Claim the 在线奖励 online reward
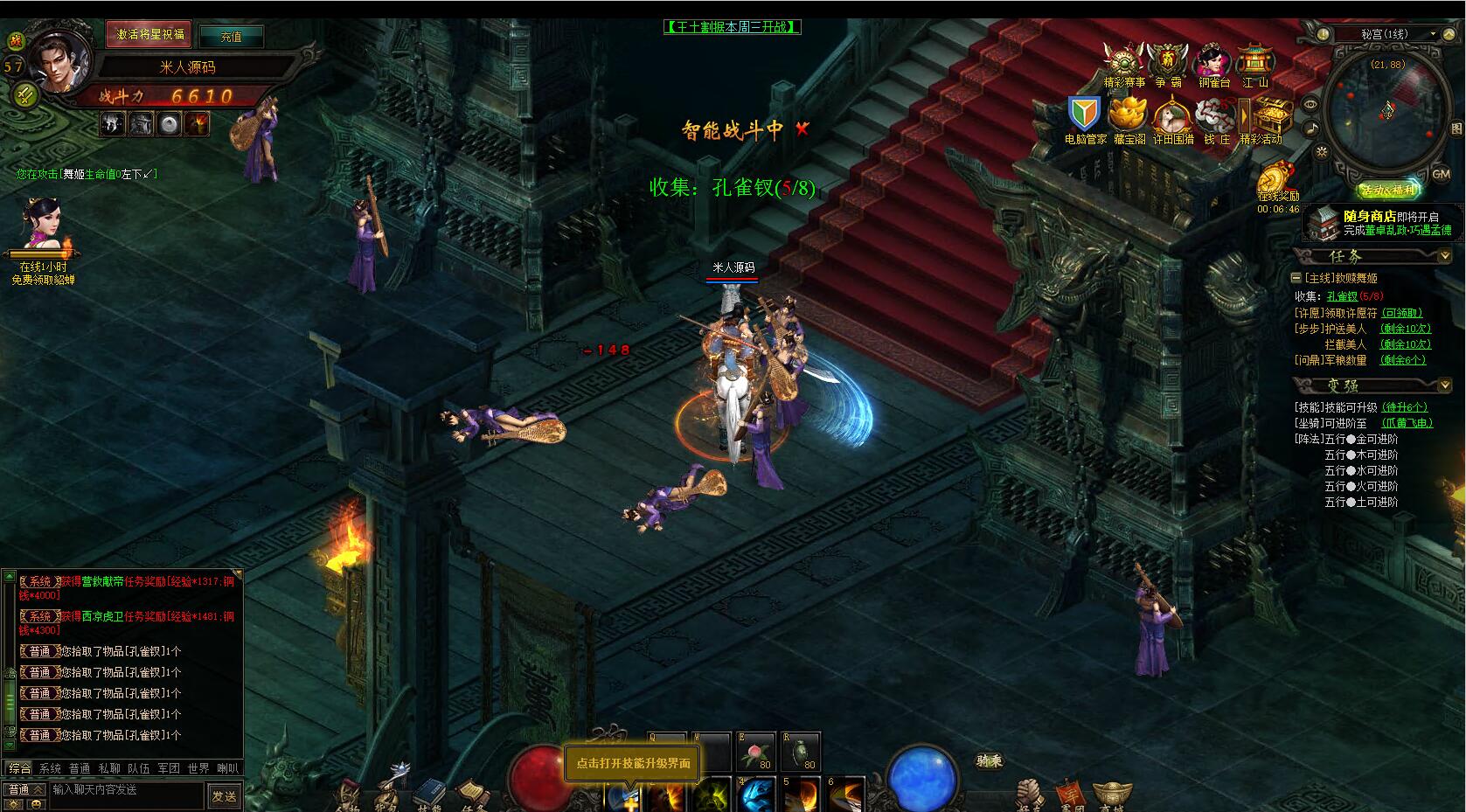1466x812 pixels. point(1278,179)
